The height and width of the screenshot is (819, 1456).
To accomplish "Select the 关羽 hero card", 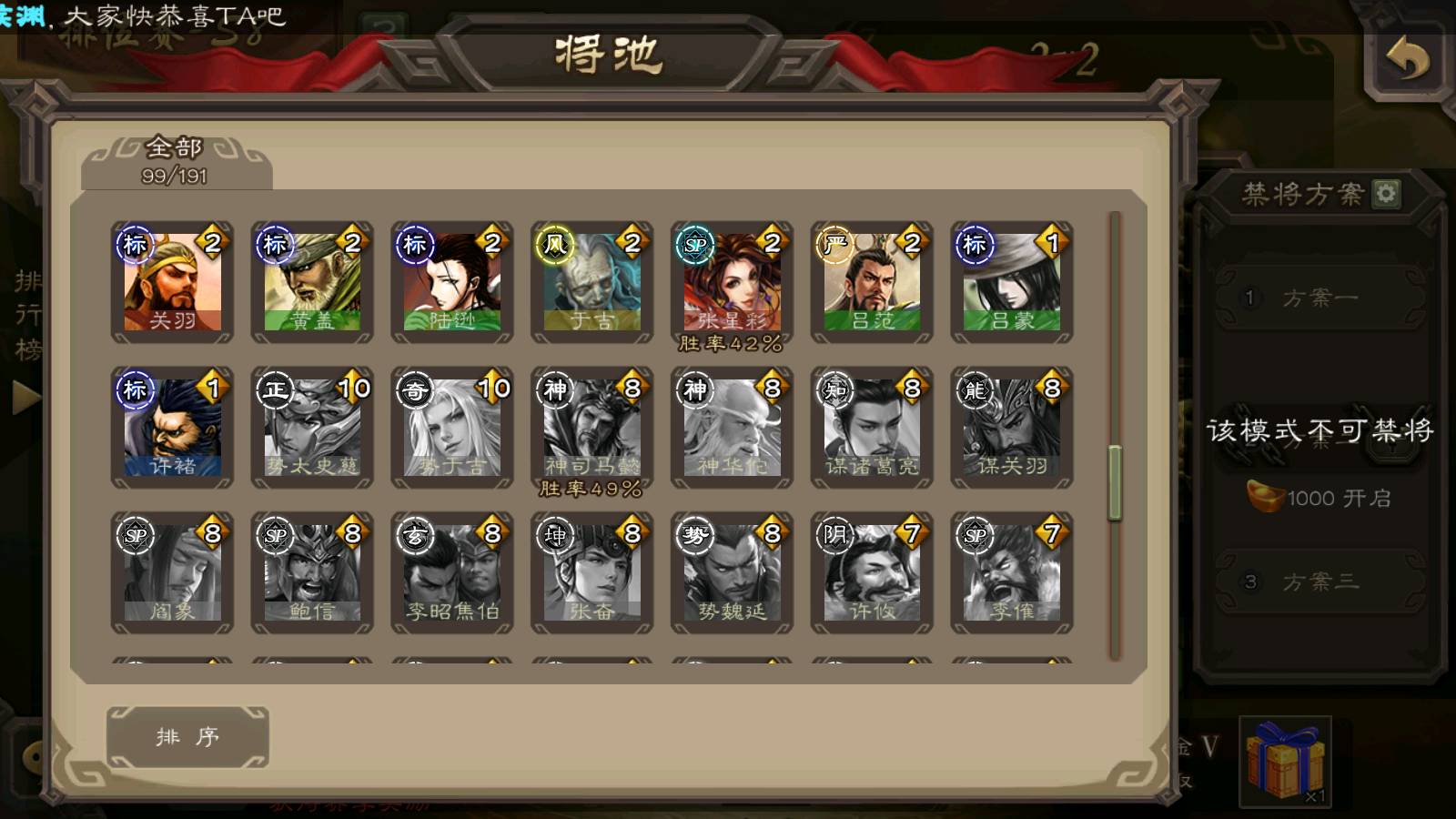I will pyautogui.click(x=172, y=283).
